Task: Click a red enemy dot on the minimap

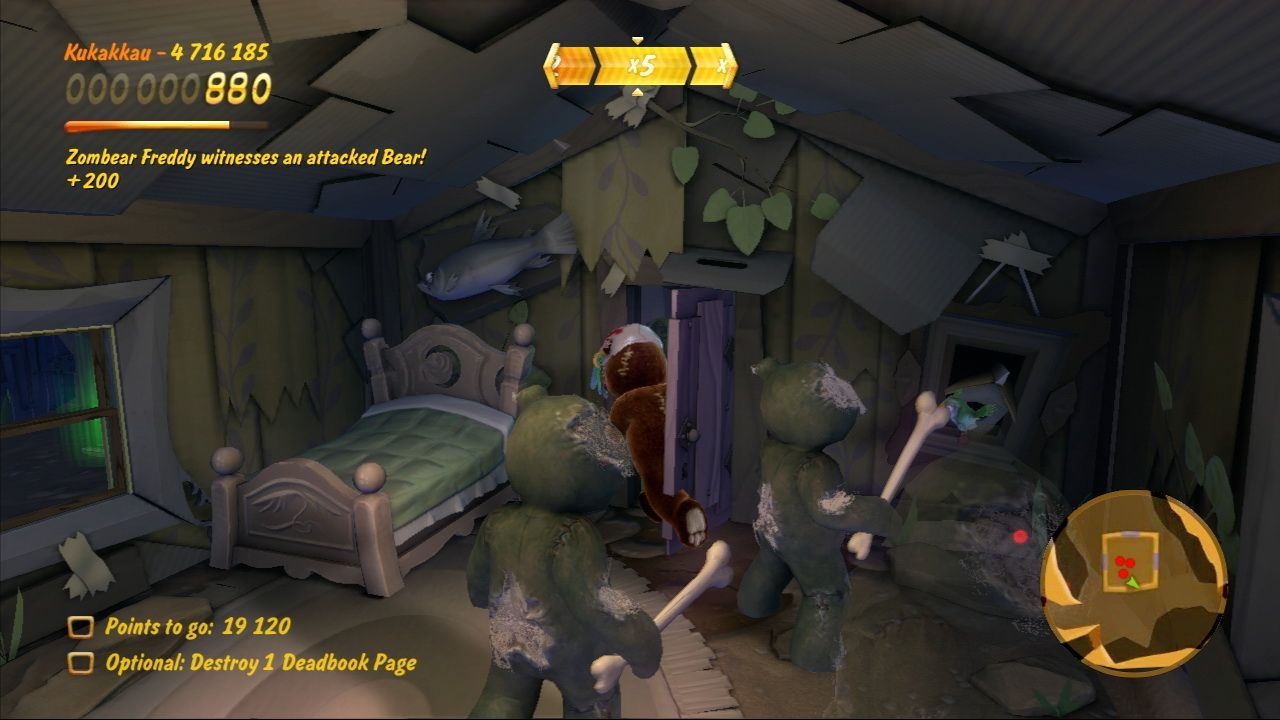Action: pos(1122,562)
